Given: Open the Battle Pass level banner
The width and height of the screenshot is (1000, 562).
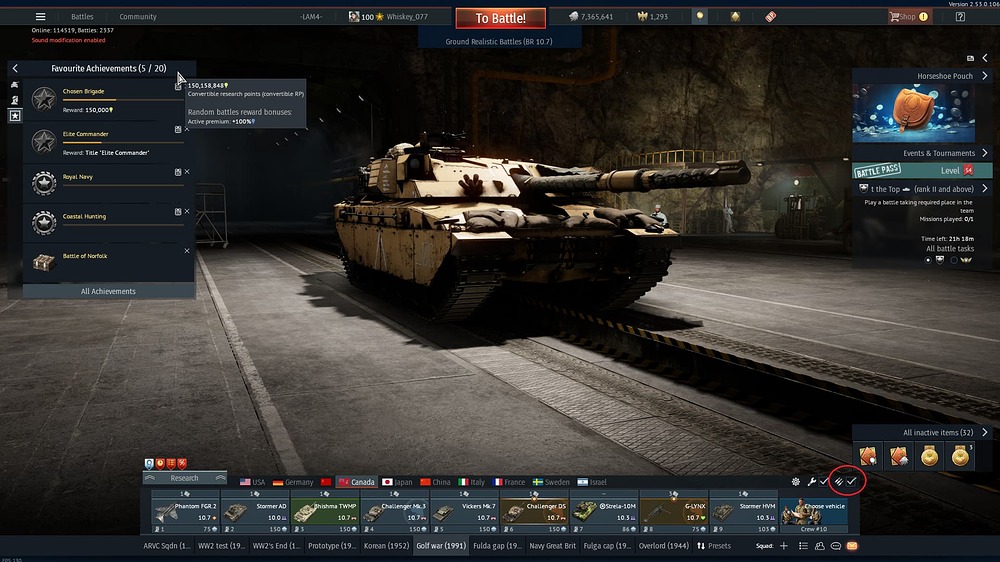Looking at the screenshot, I should 920,171.
